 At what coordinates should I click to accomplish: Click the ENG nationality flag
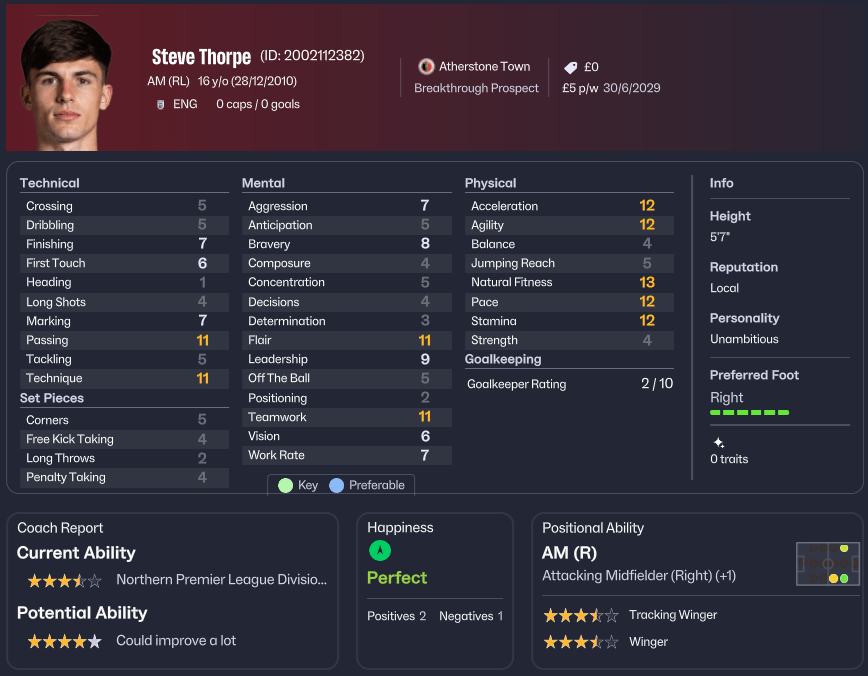tap(160, 104)
